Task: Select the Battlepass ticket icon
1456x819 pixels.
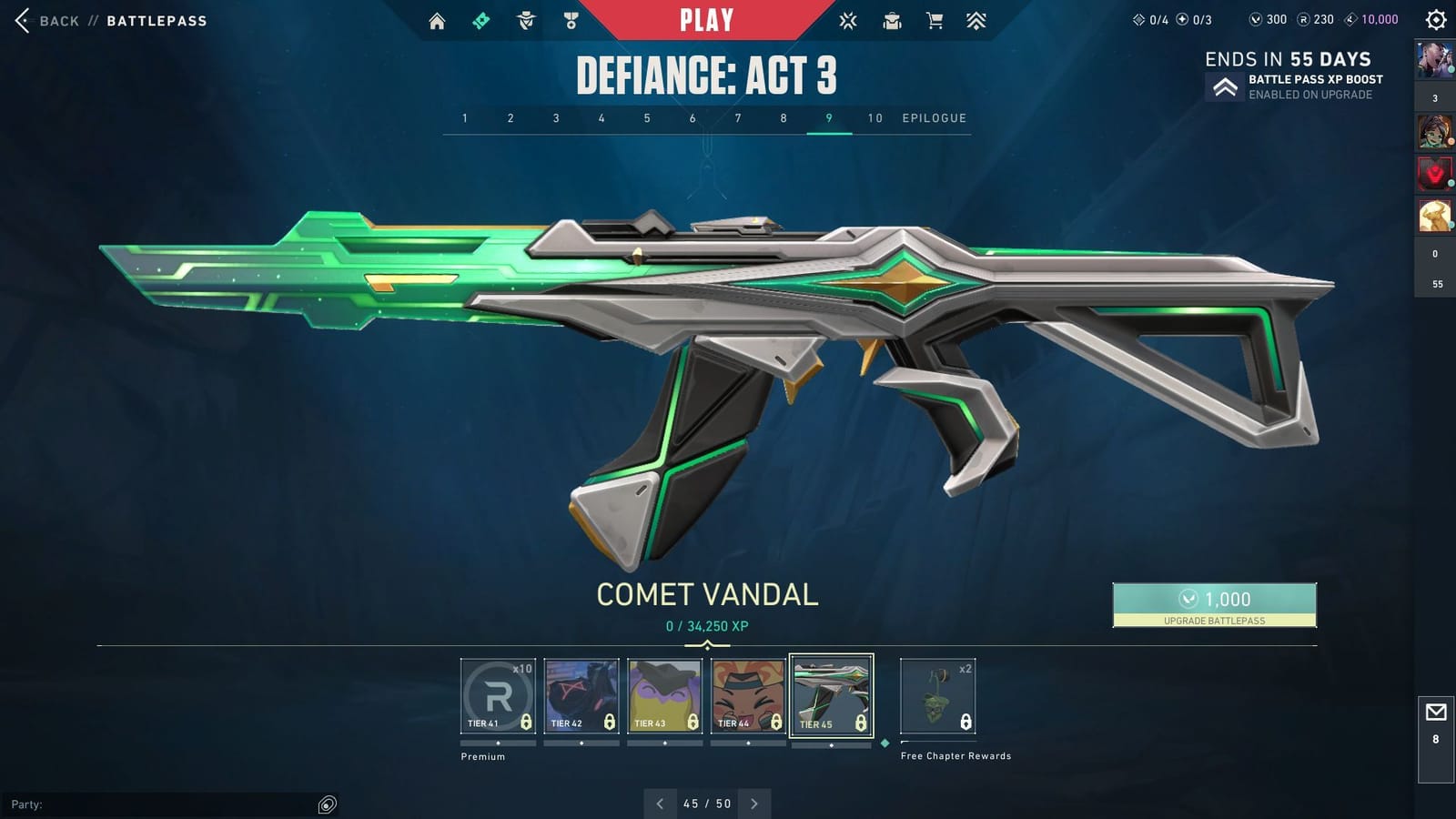Action: click(481, 20)
